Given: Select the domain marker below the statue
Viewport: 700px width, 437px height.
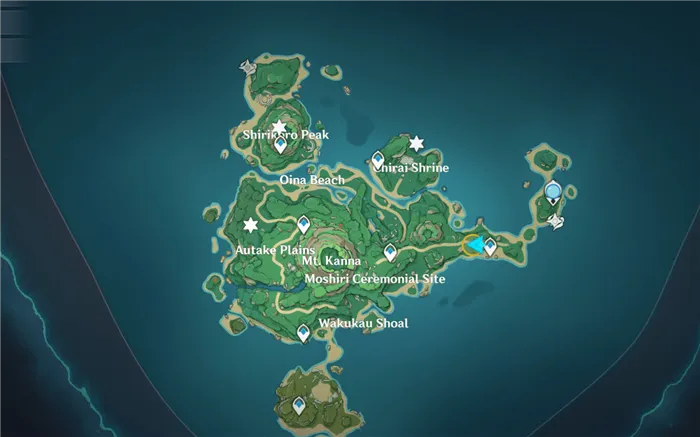Looking at the screenshot, I should coord(556,221).
